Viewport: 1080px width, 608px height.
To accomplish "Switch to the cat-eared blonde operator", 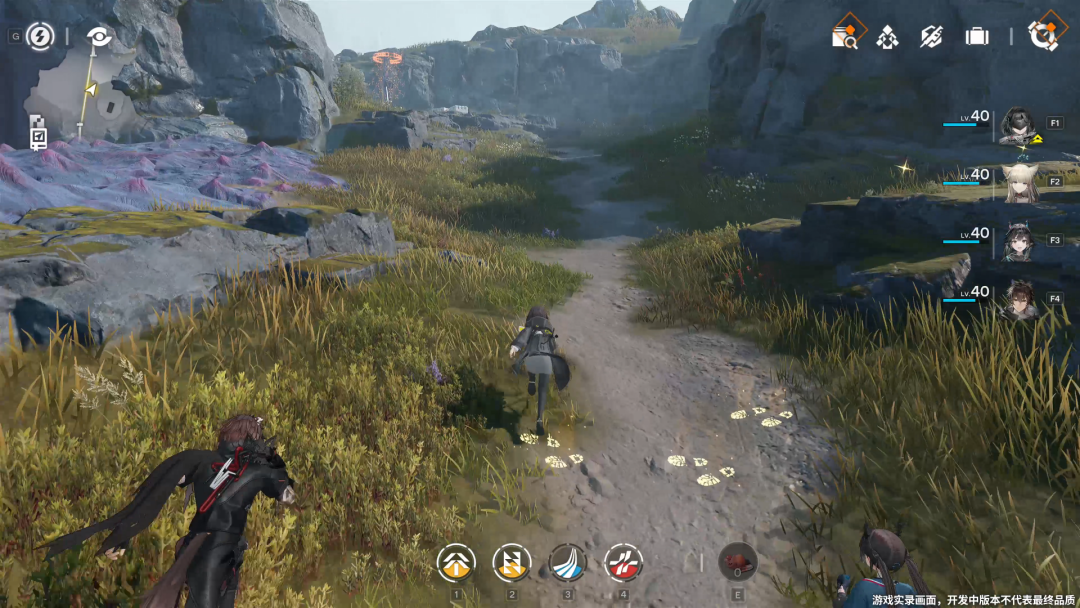I will coord(1019,183).
